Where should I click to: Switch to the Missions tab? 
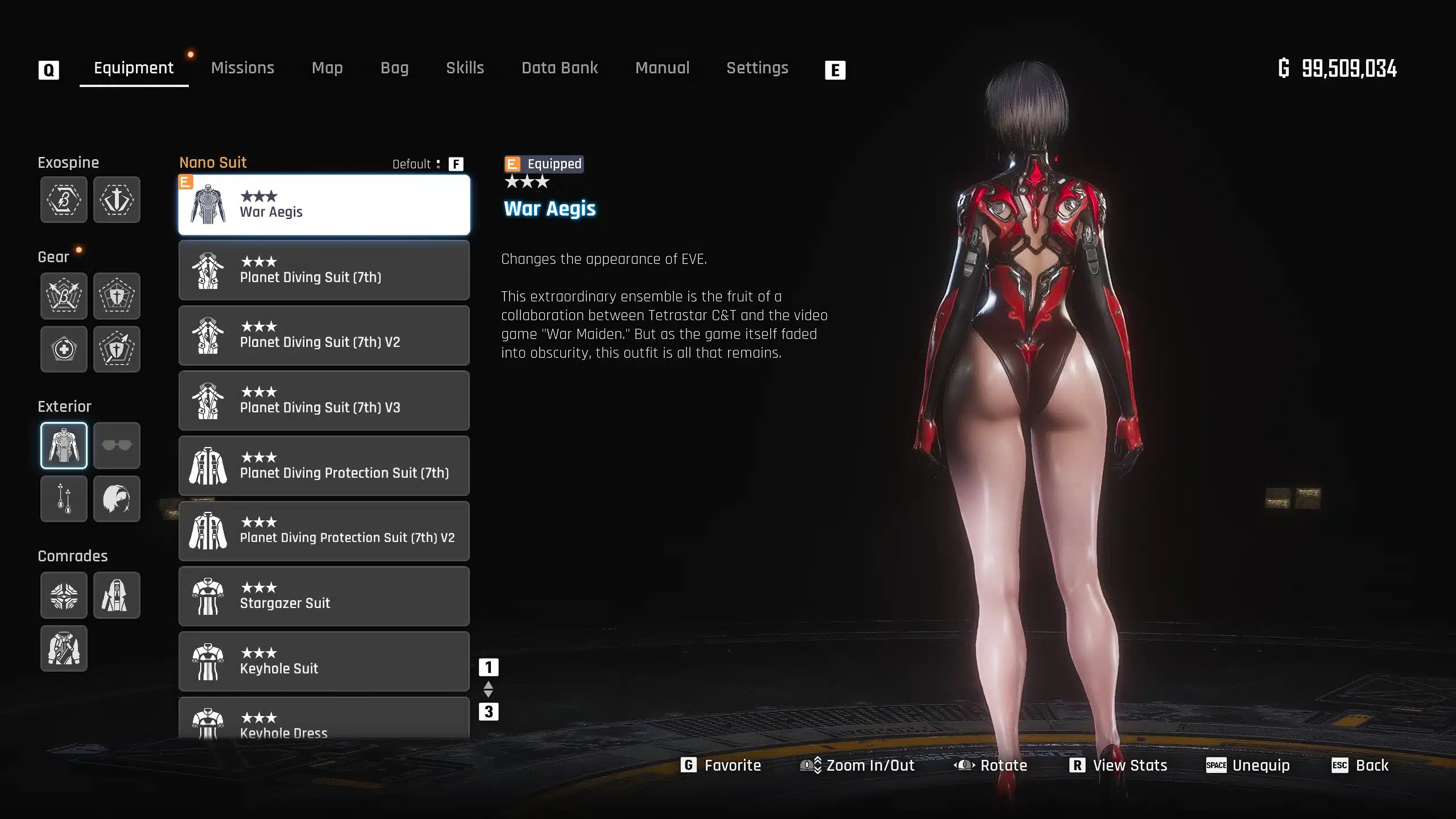click(242, 68)
